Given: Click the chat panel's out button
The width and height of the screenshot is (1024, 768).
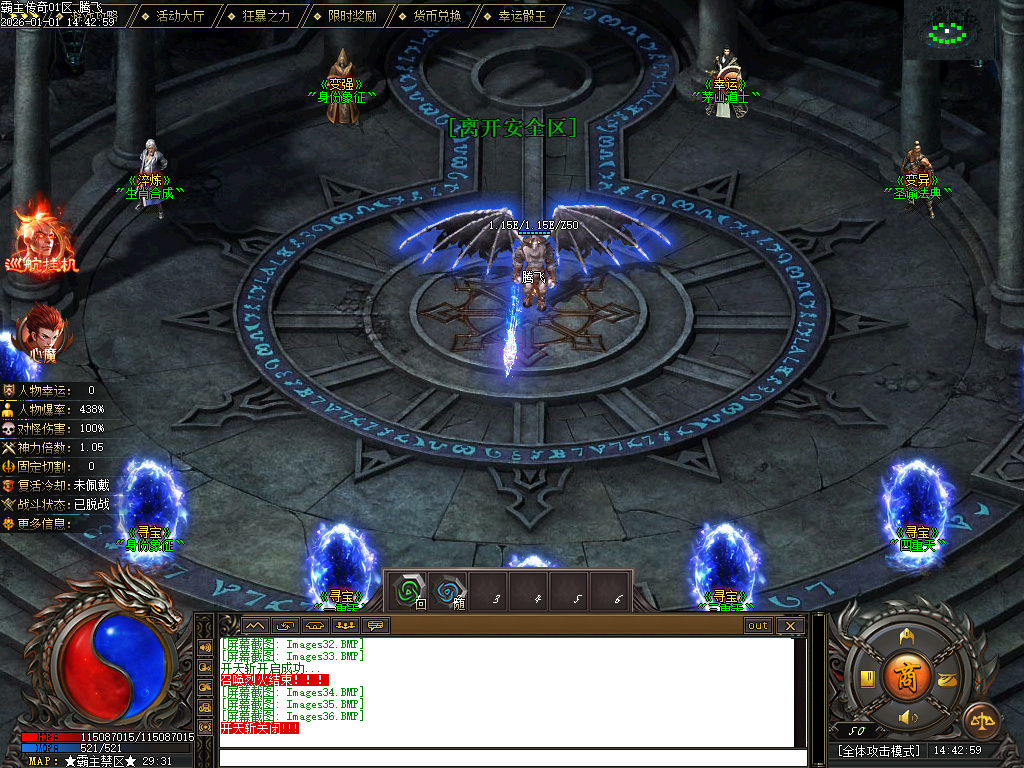Looking at the screenshot, I should click(x=758, y=626).
